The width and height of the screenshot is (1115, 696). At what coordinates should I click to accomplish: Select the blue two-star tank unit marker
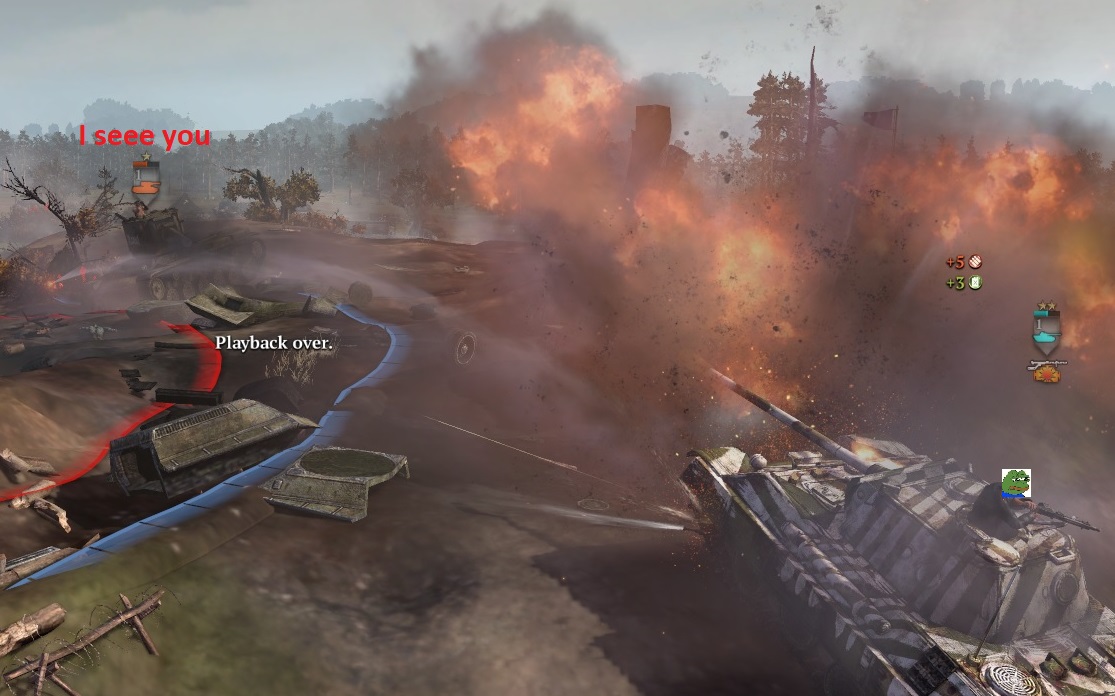click(1046, 330)
